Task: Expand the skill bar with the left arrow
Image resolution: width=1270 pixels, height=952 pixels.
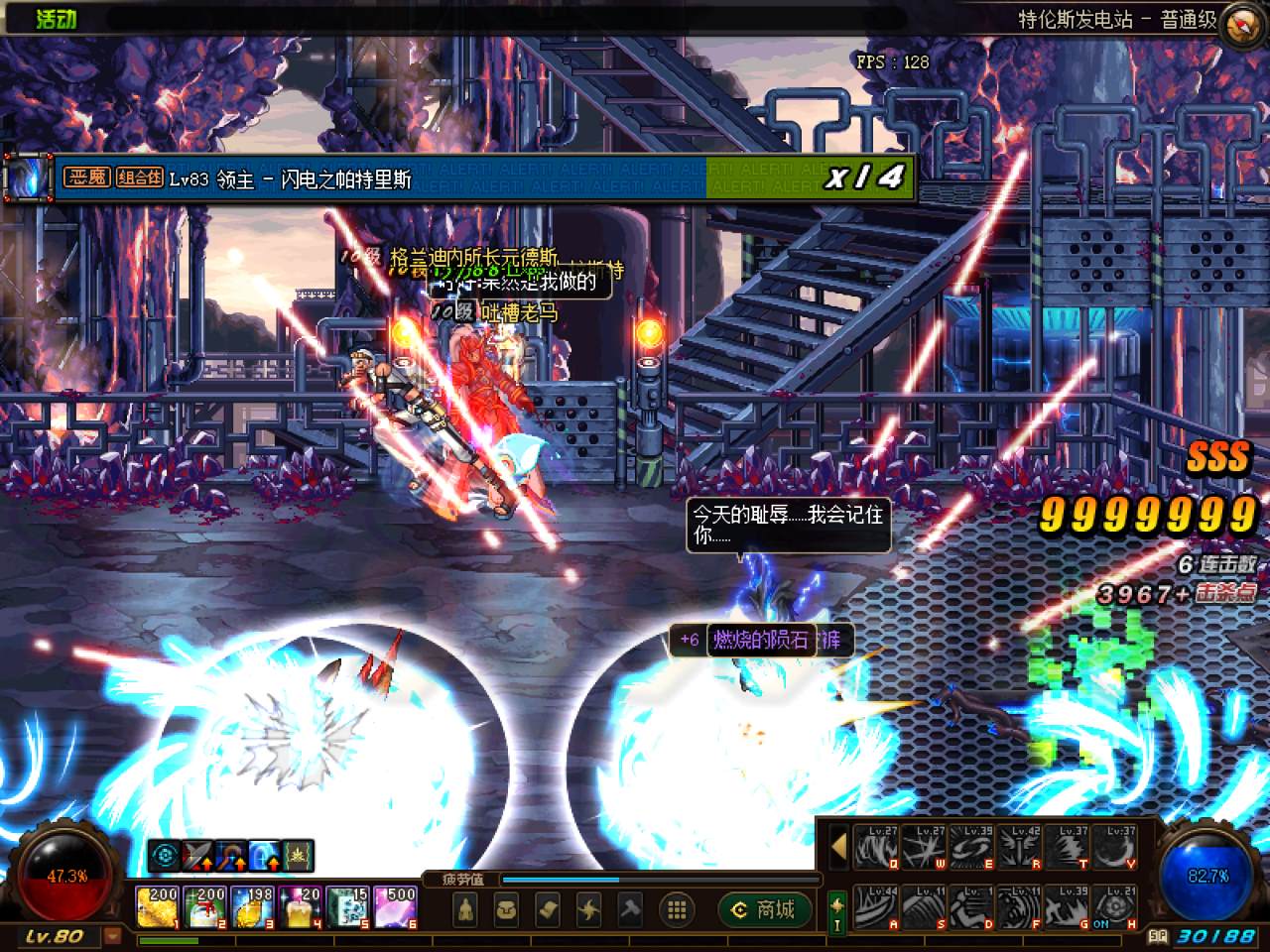Action: [838, 847]
